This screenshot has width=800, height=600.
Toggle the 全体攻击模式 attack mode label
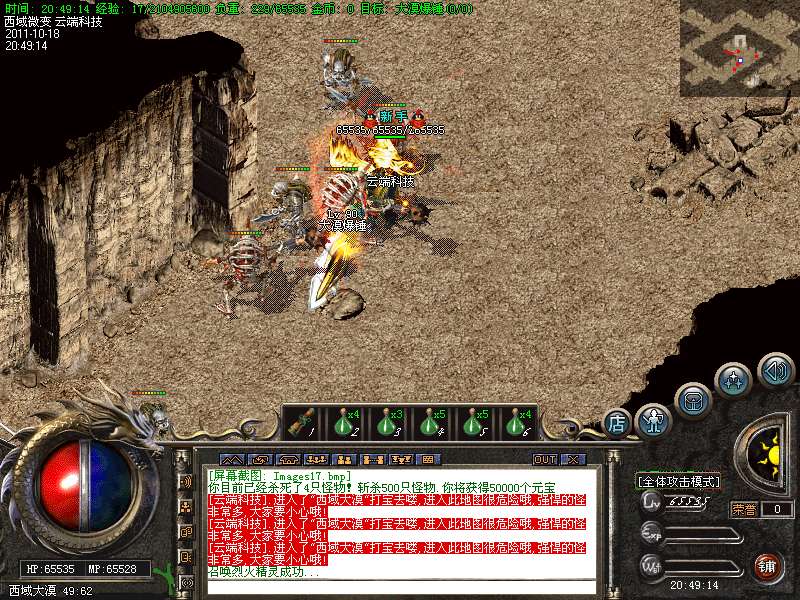[x=679, y=481]
